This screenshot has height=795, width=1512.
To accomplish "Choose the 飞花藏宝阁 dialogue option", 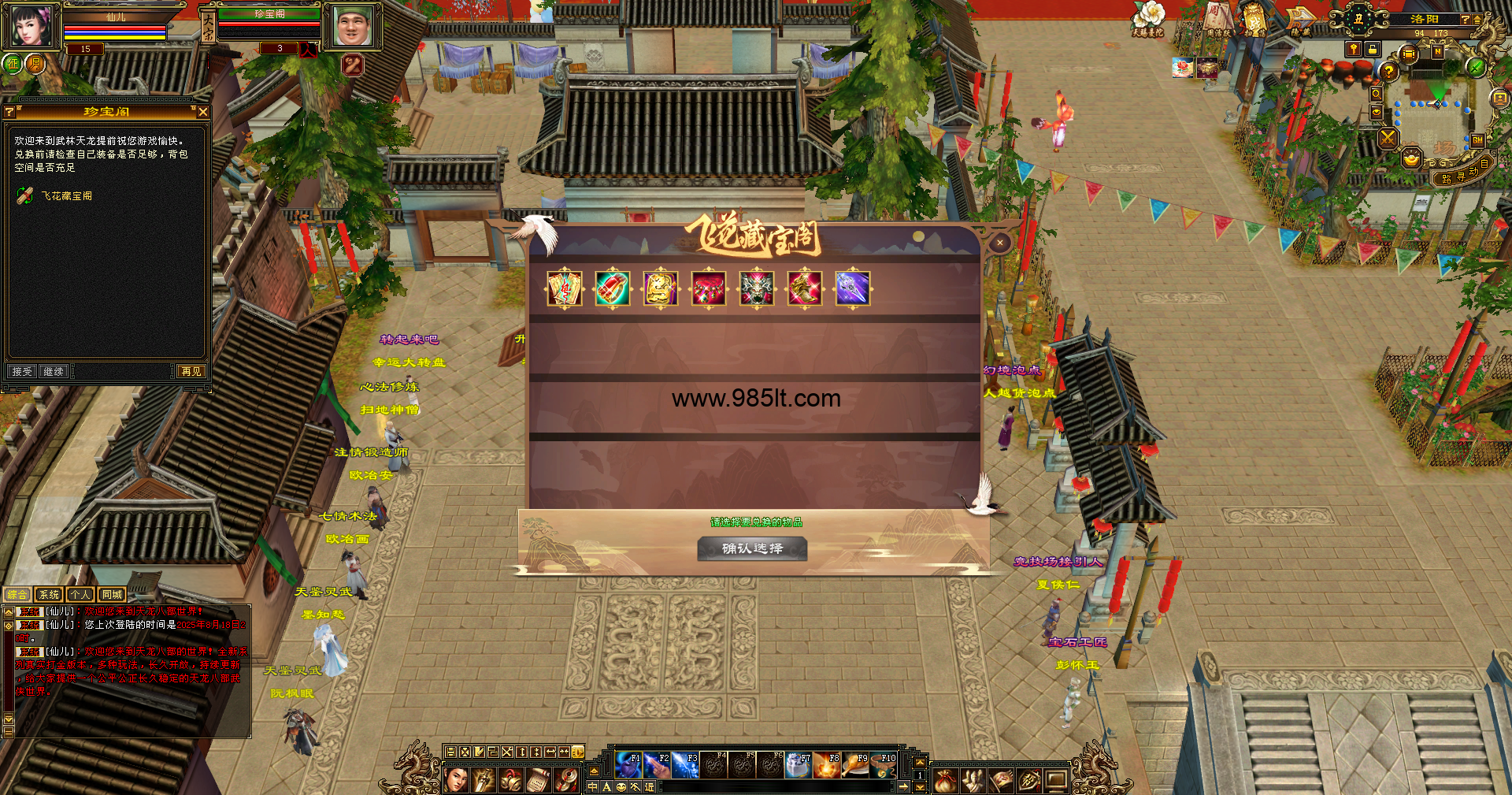I will coord(66,196).
